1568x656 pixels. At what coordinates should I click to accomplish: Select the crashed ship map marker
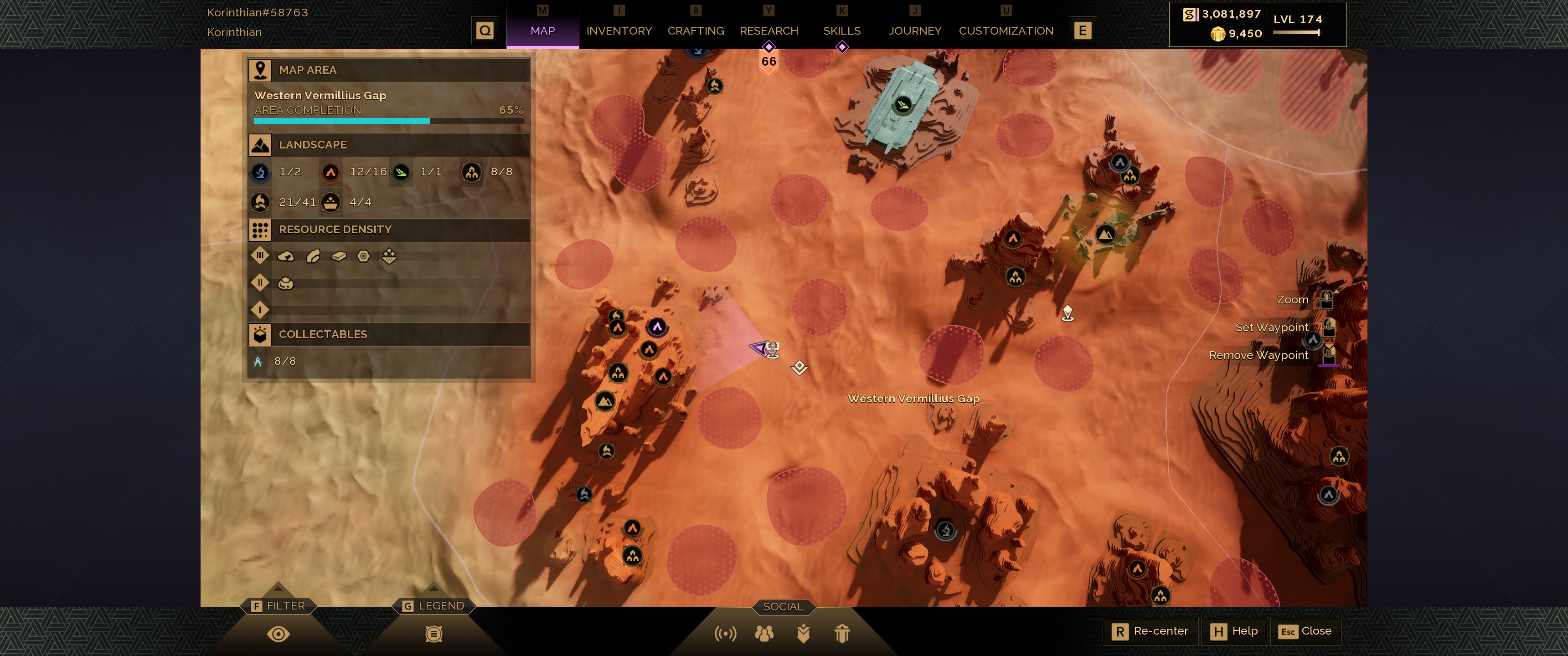pyautogui.click(x=903, y=105)
